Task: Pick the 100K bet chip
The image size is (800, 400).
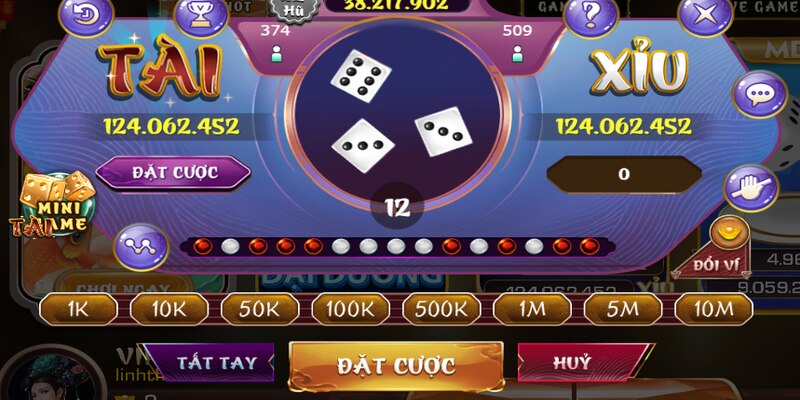Action: [350, 310]
